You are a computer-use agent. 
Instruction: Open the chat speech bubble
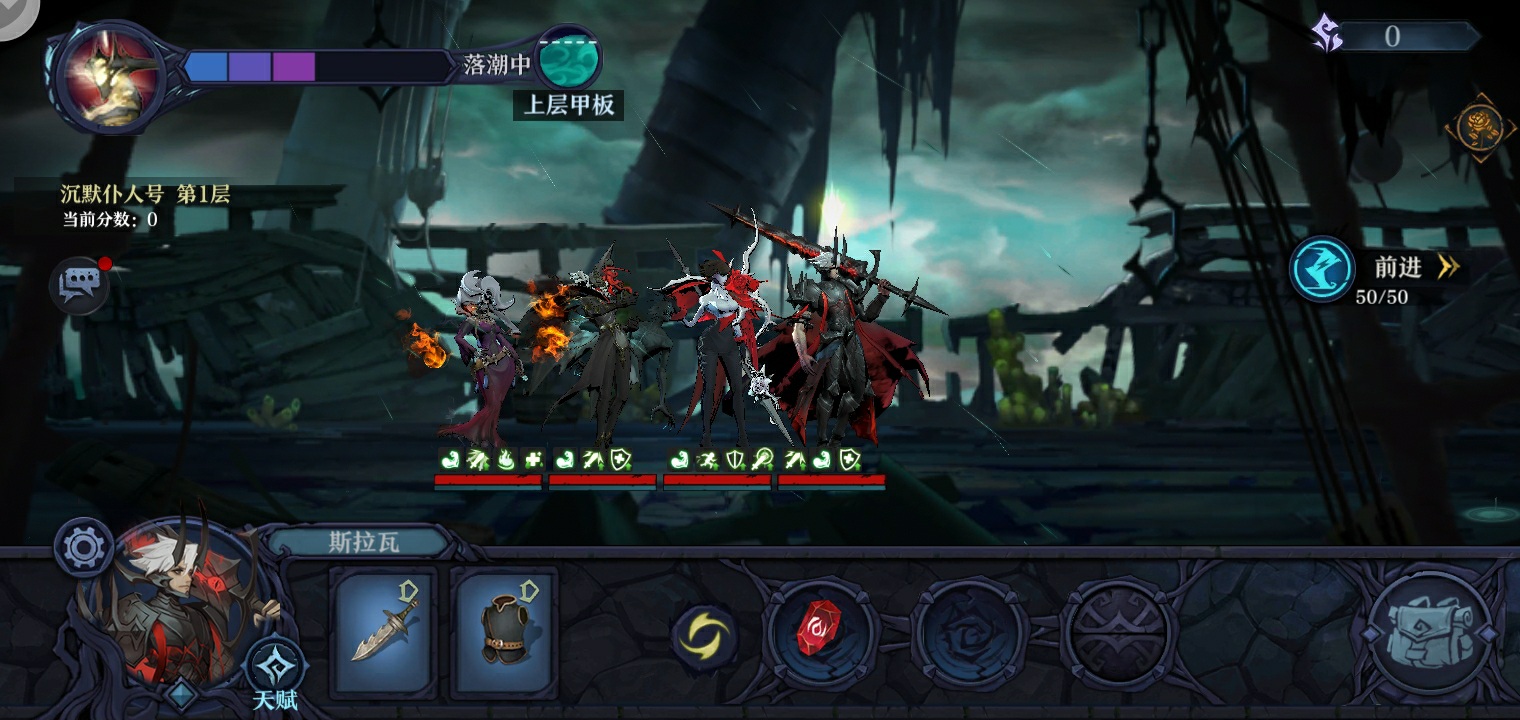(79, 286)
